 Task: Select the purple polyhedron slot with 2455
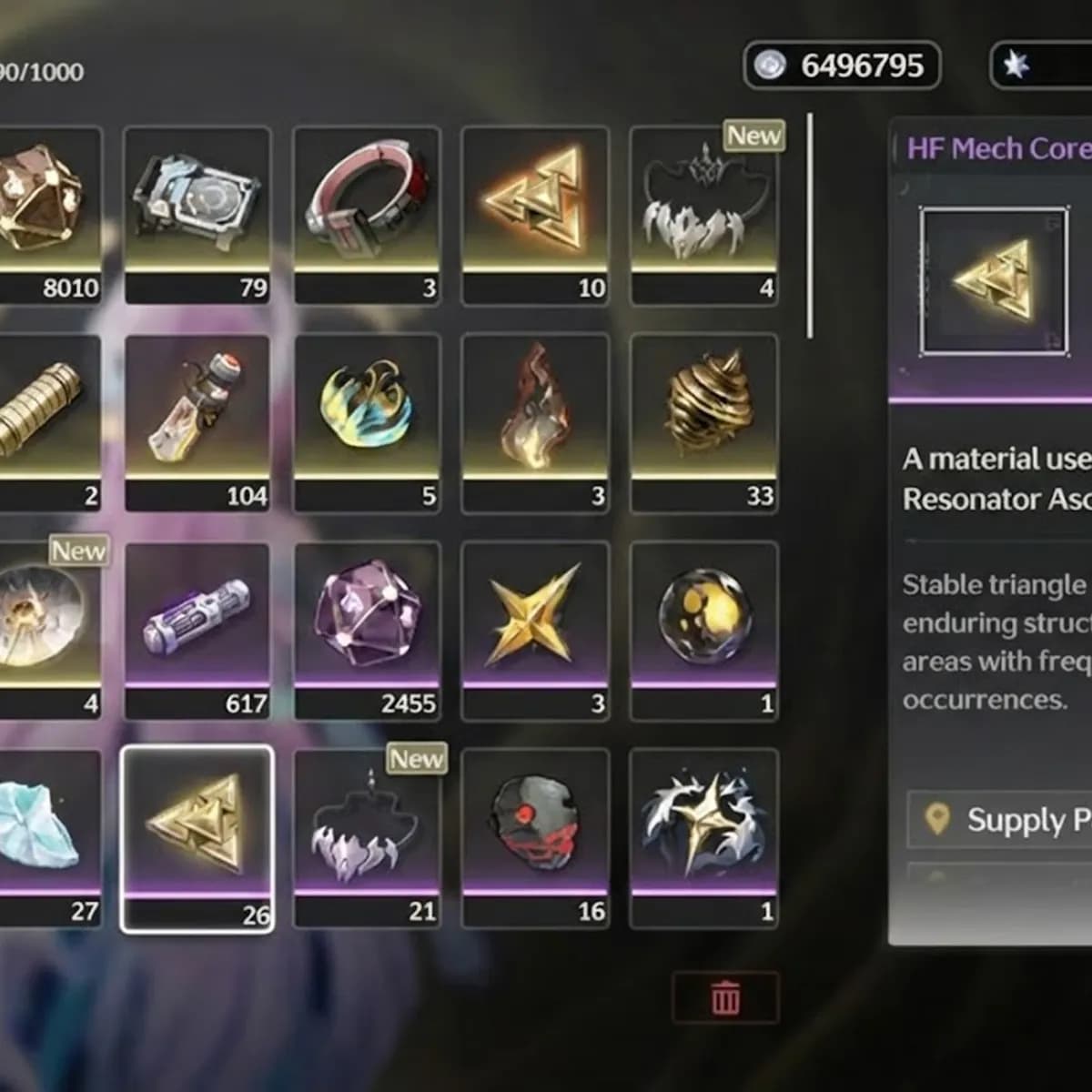click(x=367, y=630)
